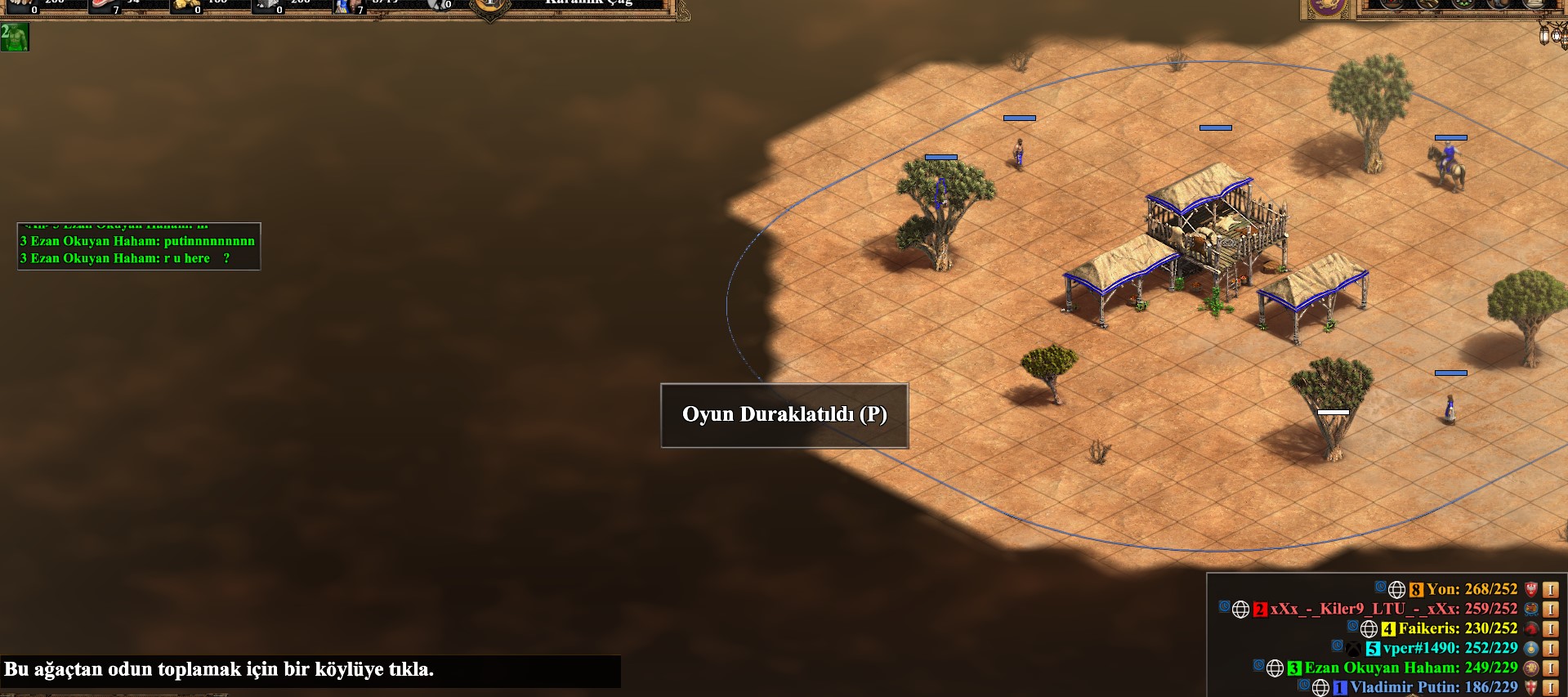Click Vladimir Putin's score row
The width and height of the screenshot is (1568, 697).
pos(1433,687)
